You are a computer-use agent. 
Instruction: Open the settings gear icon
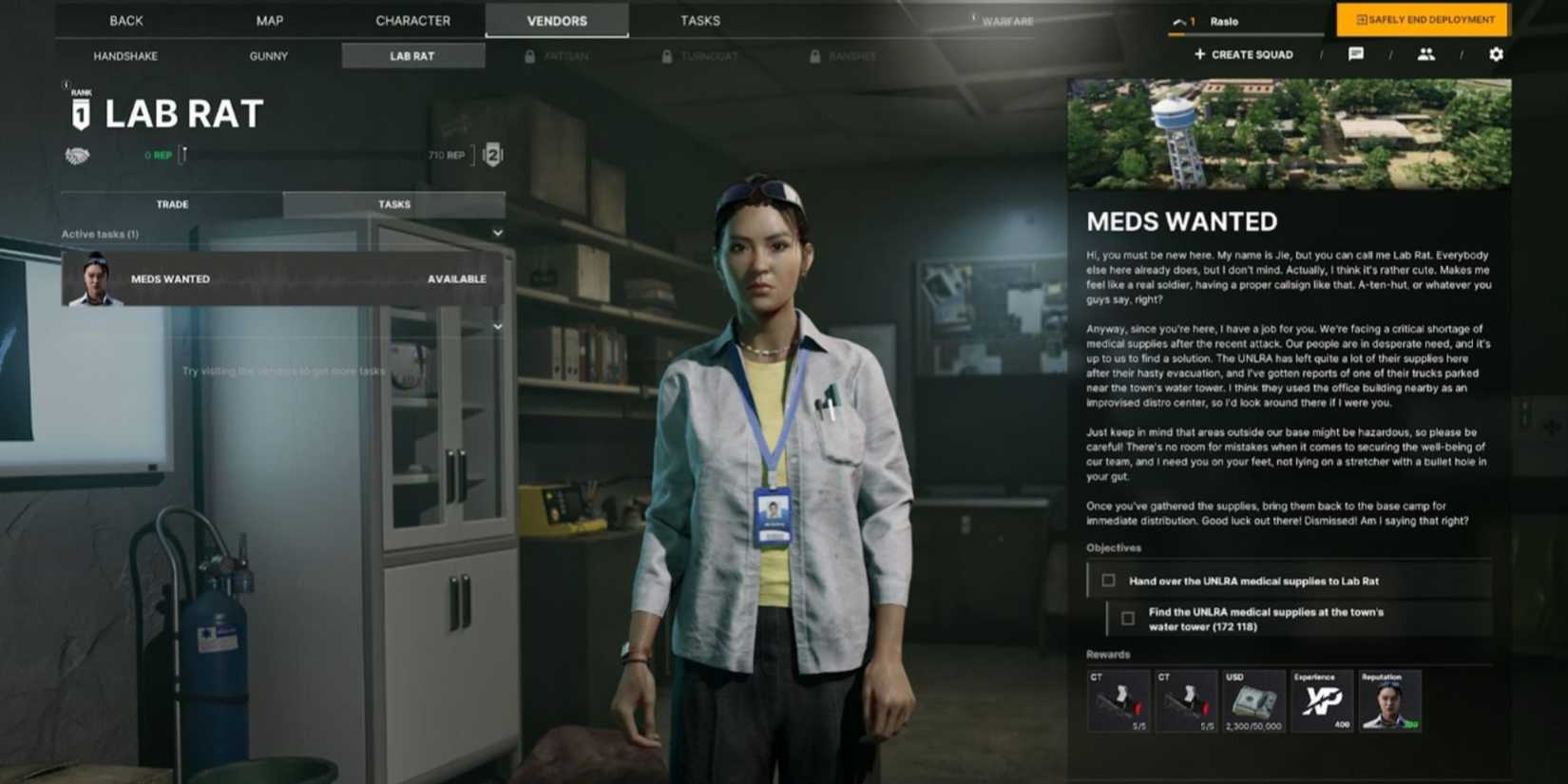pos(1496,55)
